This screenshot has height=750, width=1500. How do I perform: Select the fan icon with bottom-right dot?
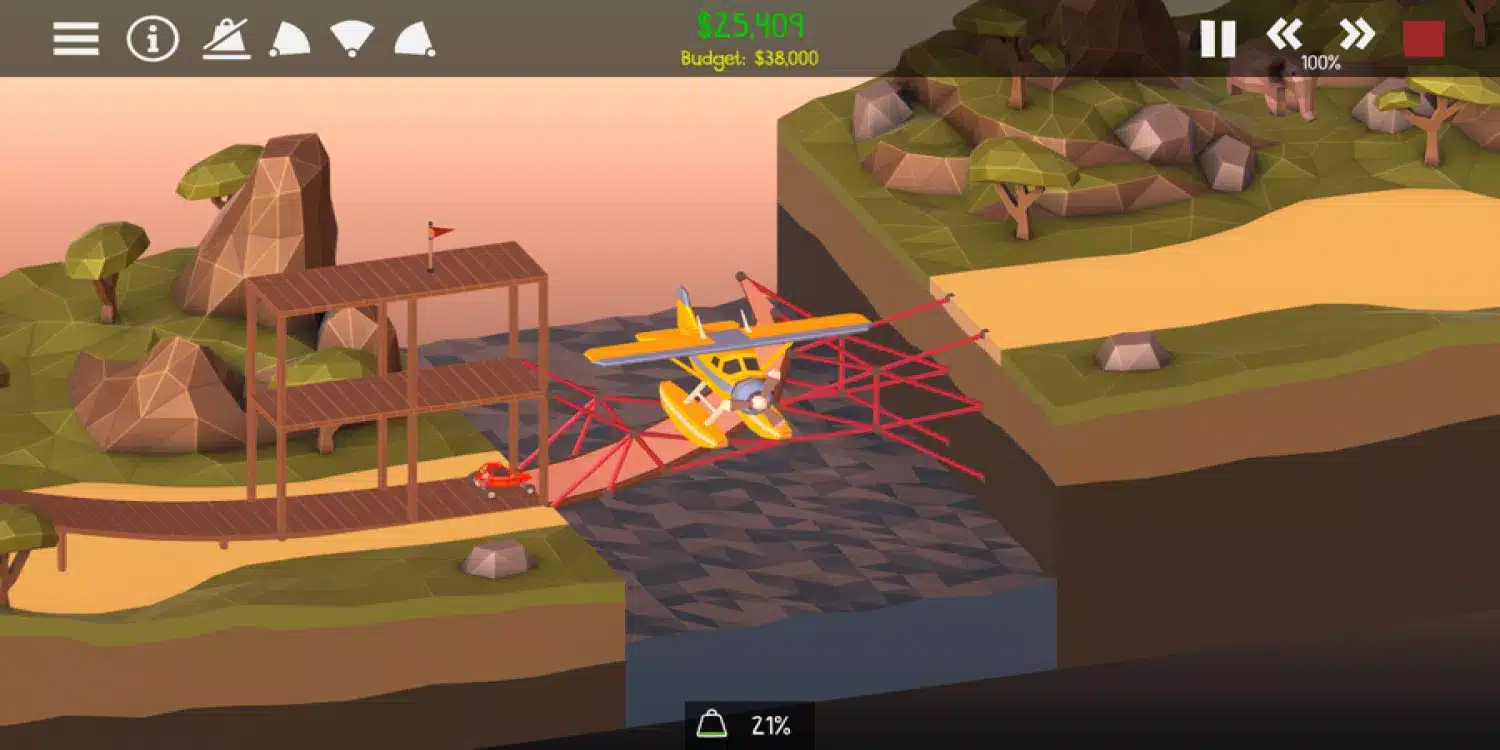(x=414, y=39)
